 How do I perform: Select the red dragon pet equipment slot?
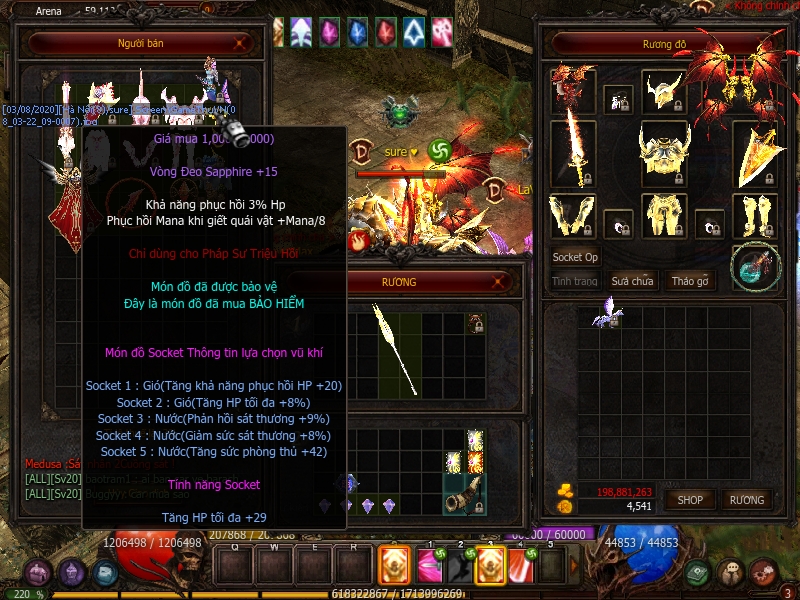click(573, 88)
